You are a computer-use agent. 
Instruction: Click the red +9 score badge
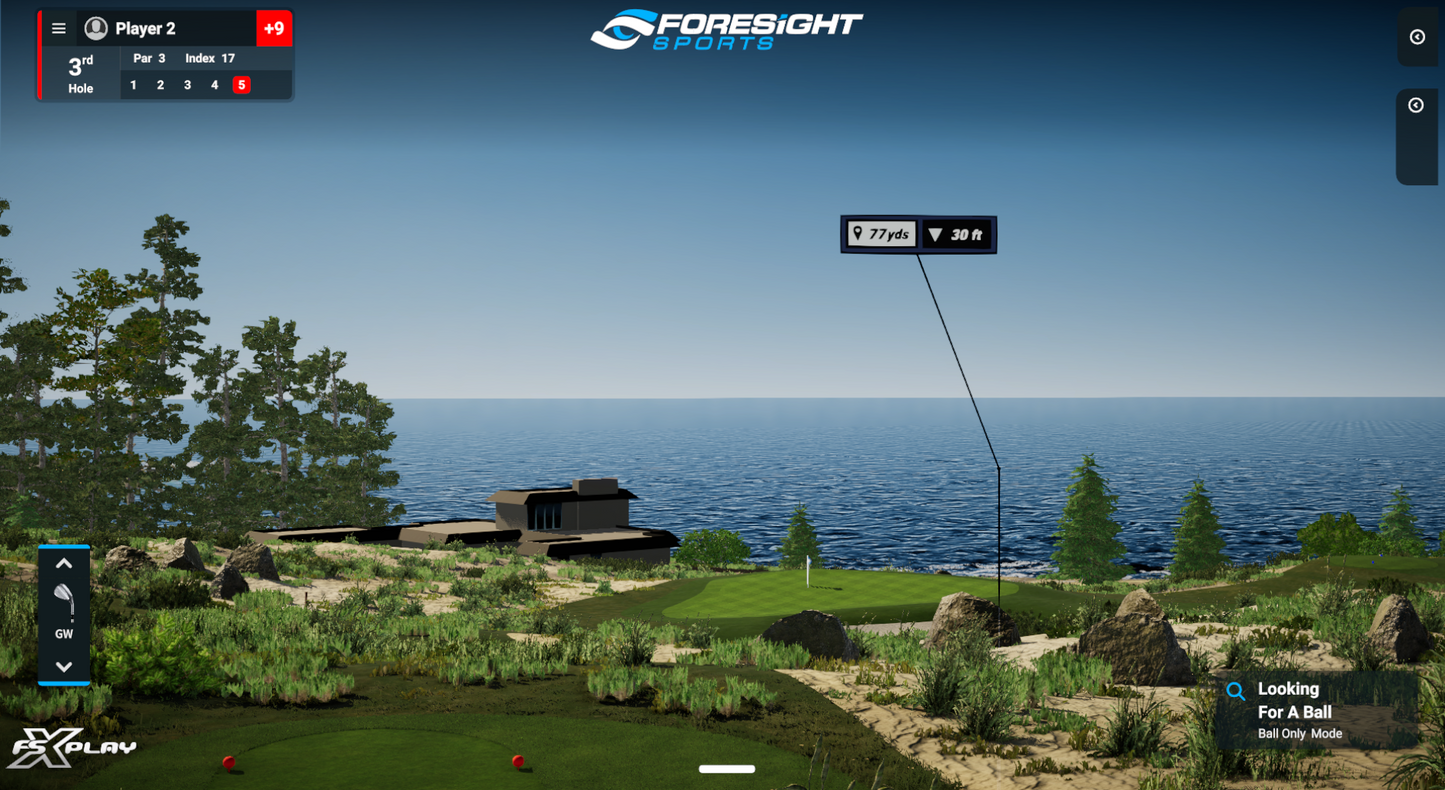tap(274, 28)
